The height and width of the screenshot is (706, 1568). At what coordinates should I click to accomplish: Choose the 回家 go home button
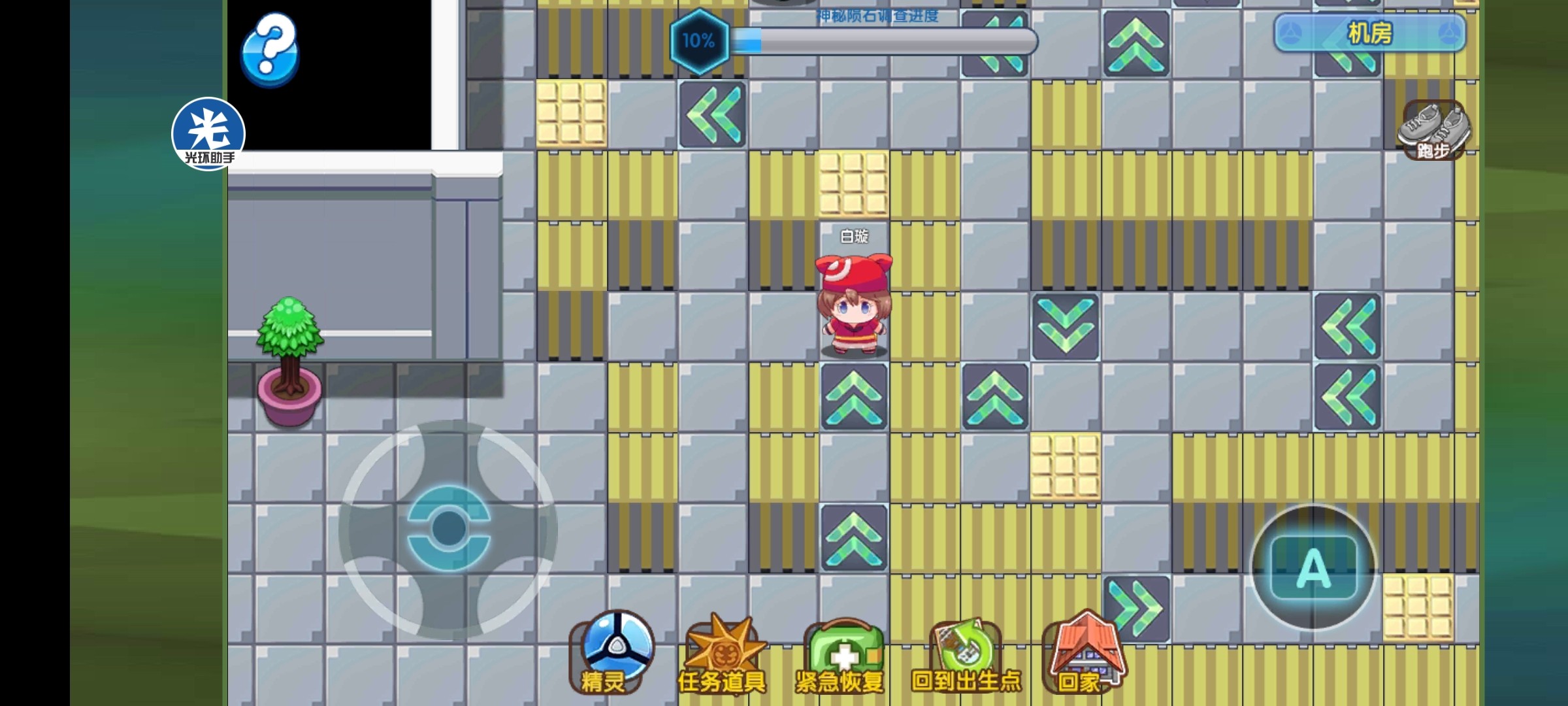(1085, 654)
